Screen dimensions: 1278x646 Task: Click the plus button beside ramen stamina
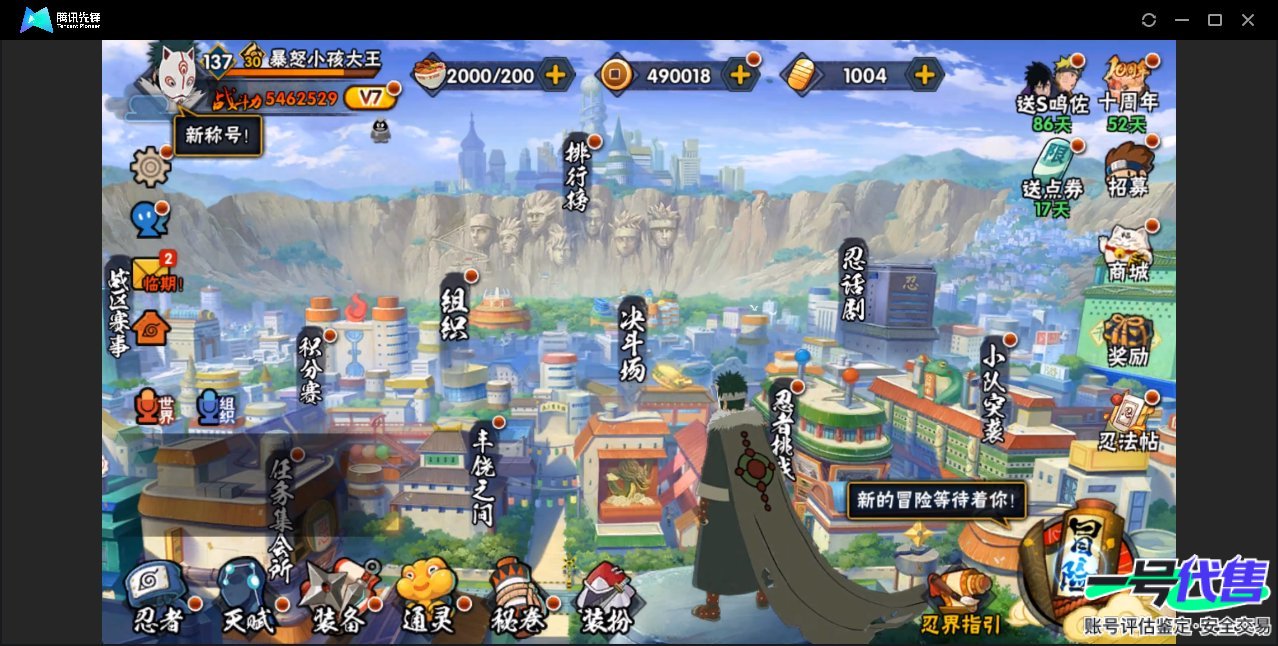pyautogui.click(x=555, y=75)
